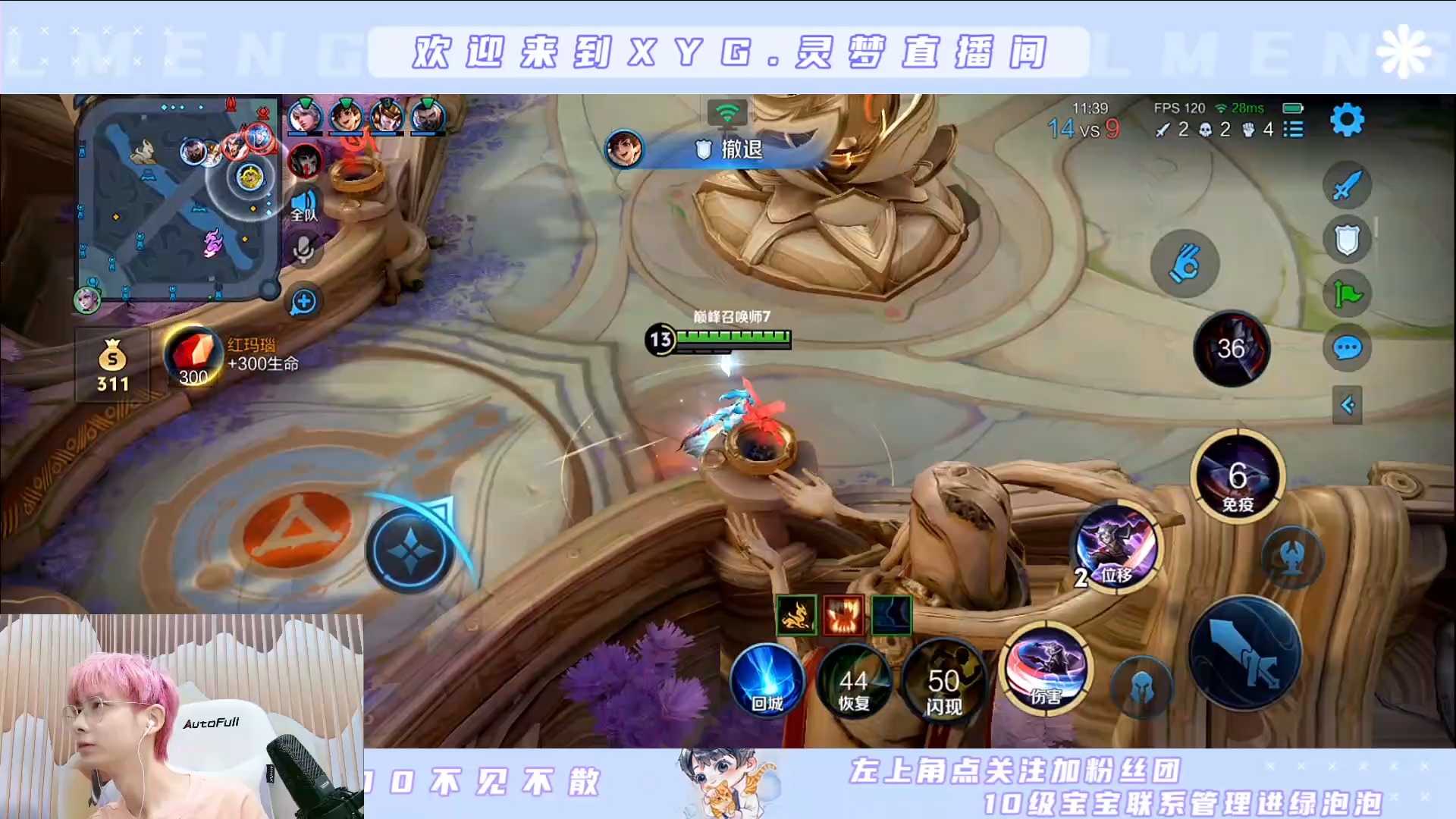Open the scoreboard list icon

pos(1293,130)
